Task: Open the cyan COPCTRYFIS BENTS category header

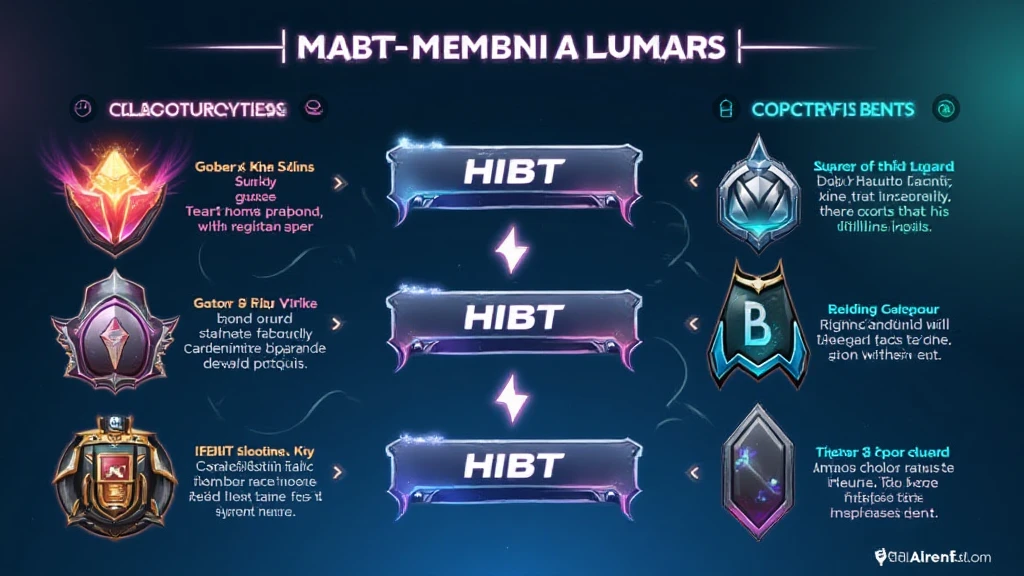Action: (828, 108)
